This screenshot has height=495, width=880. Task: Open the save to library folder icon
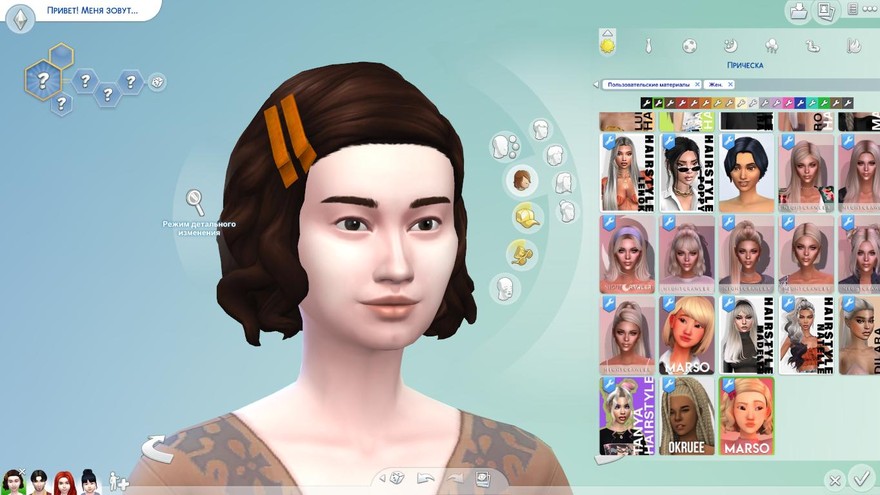(x=799, y=12)
